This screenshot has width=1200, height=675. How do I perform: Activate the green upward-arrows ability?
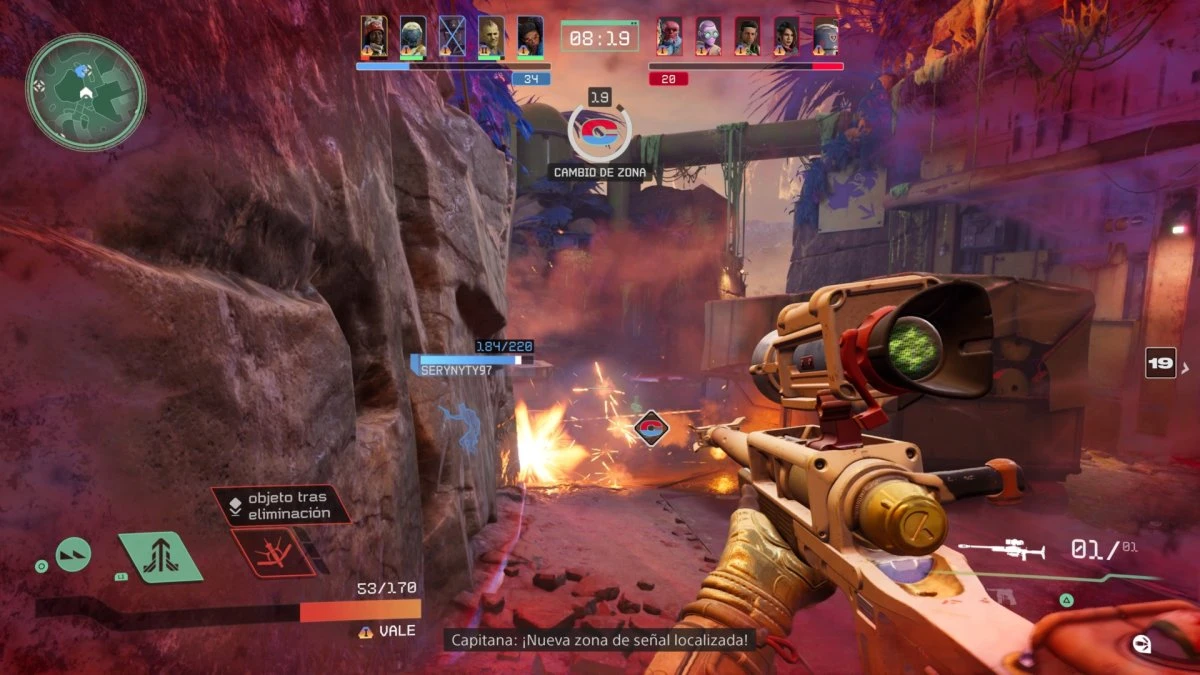coord(160,557)
